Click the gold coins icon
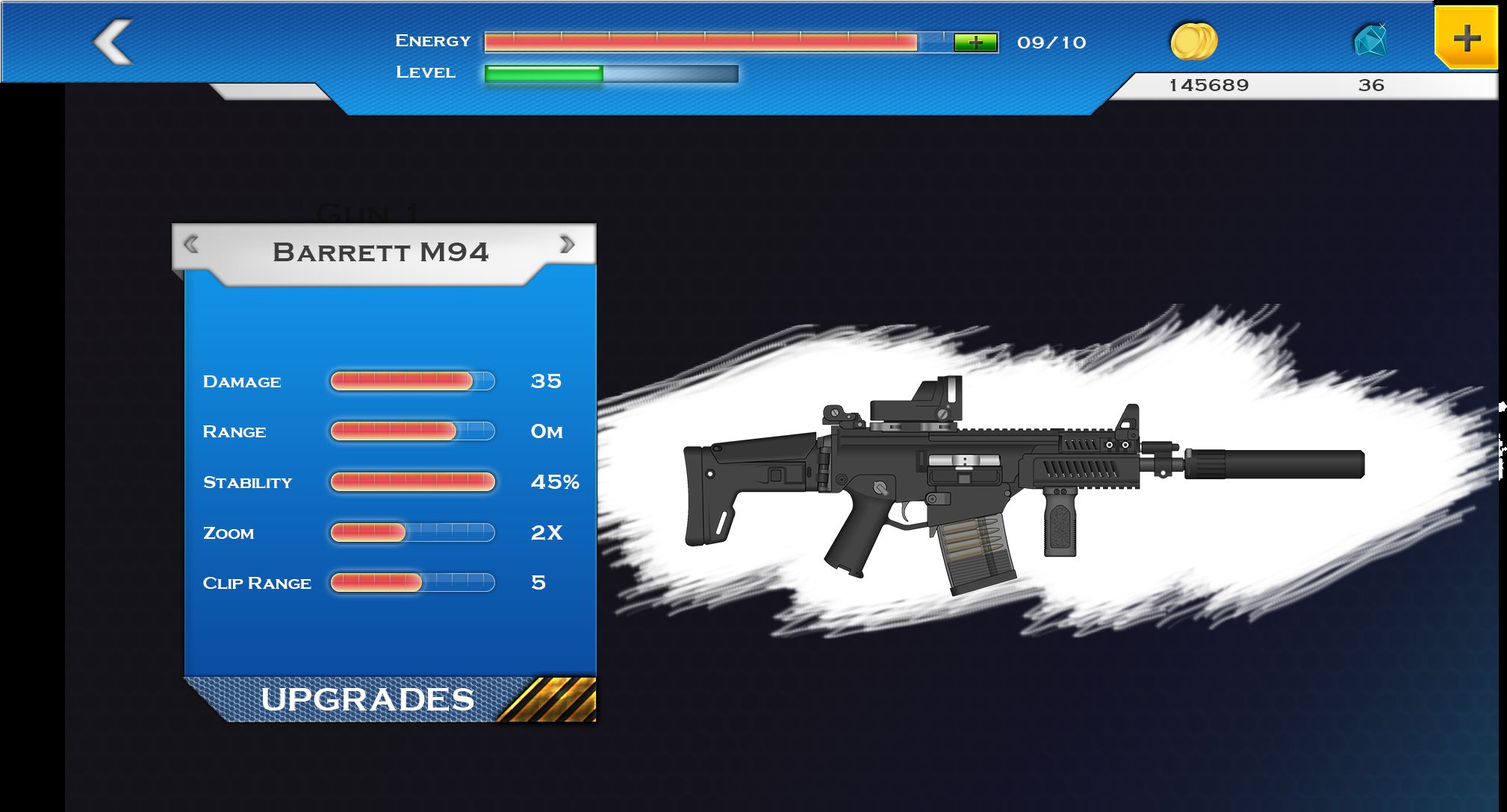This screenshot has height=812, width=1507. click(x=1193, y=41)
